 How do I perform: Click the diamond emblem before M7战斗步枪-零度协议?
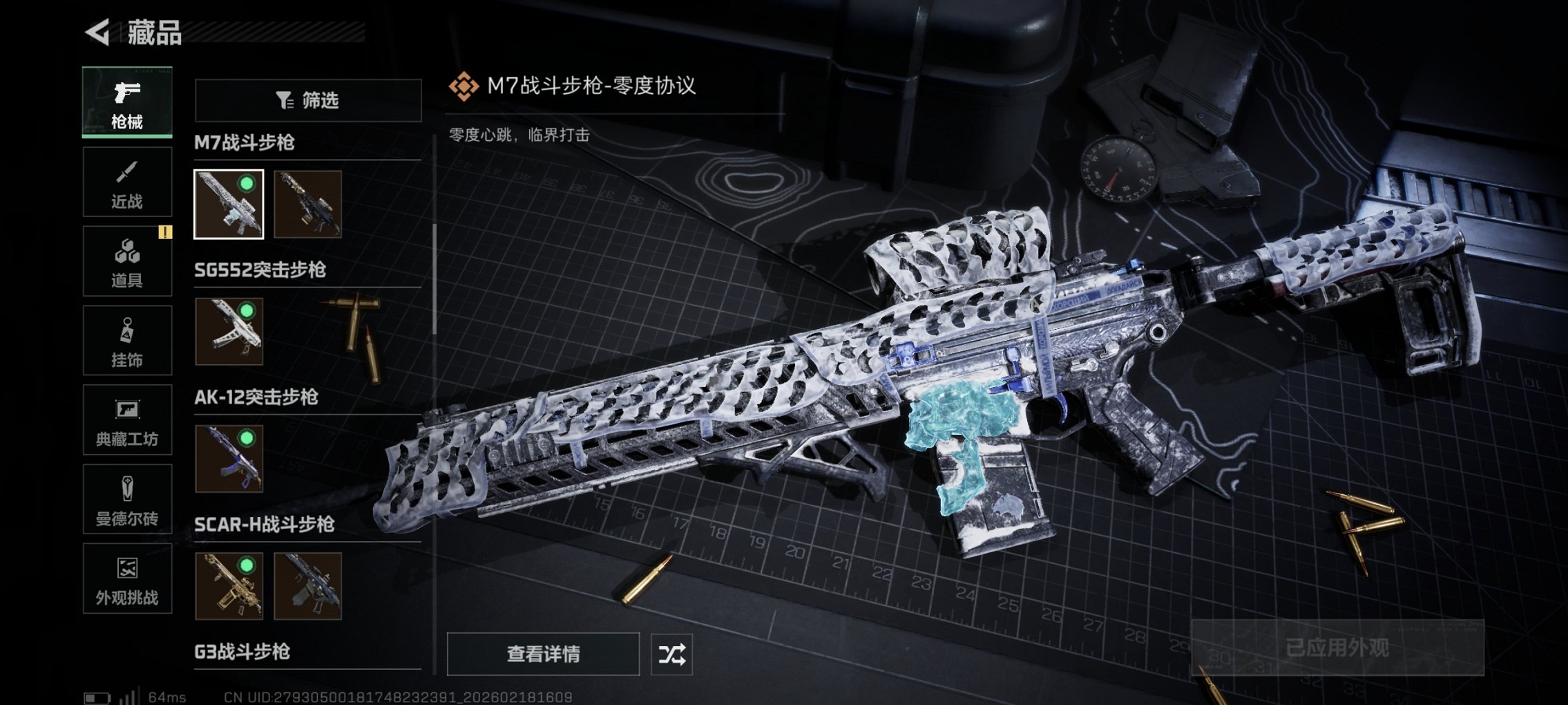point(463,87)
